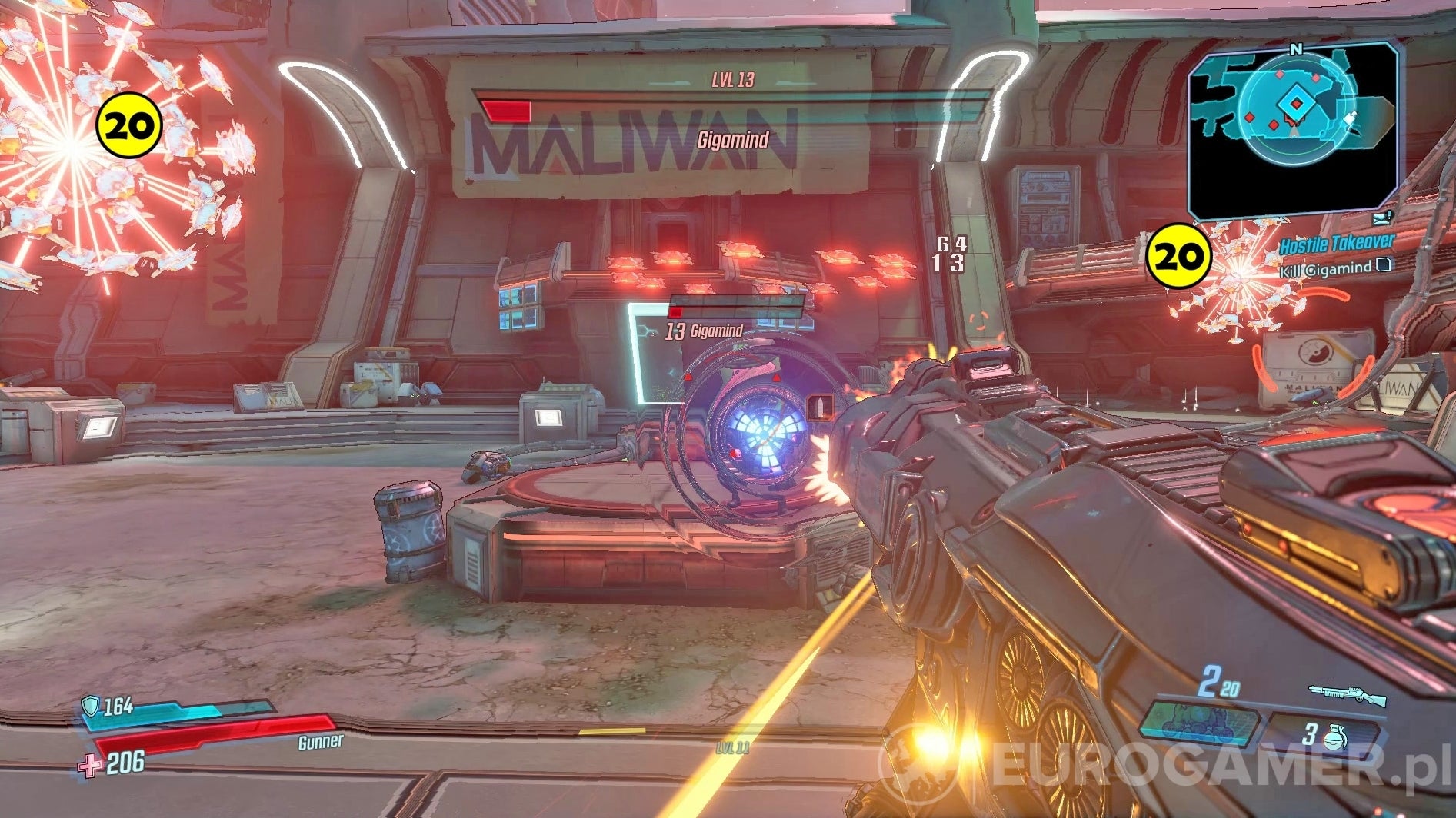Screen dimensions: 1456x818
Task: Expand Gigamind's boss health bar header
Action: [731, 139]
